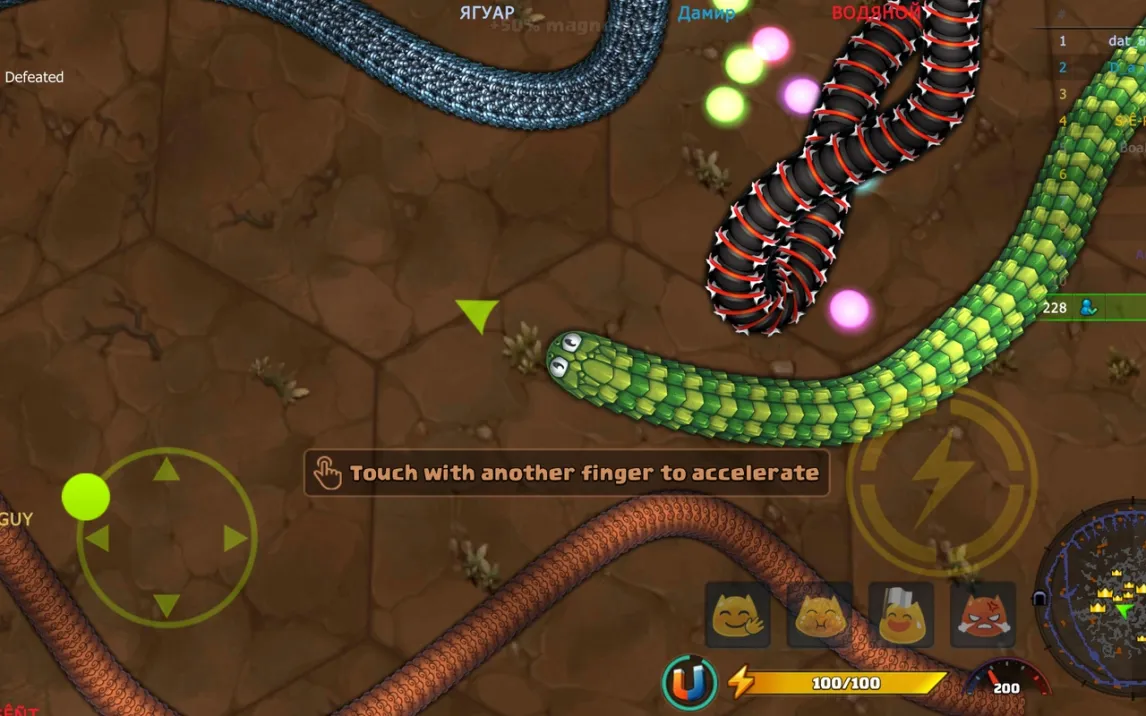
Task: Activate the magnet power-up icon
Action: point(689,683)
